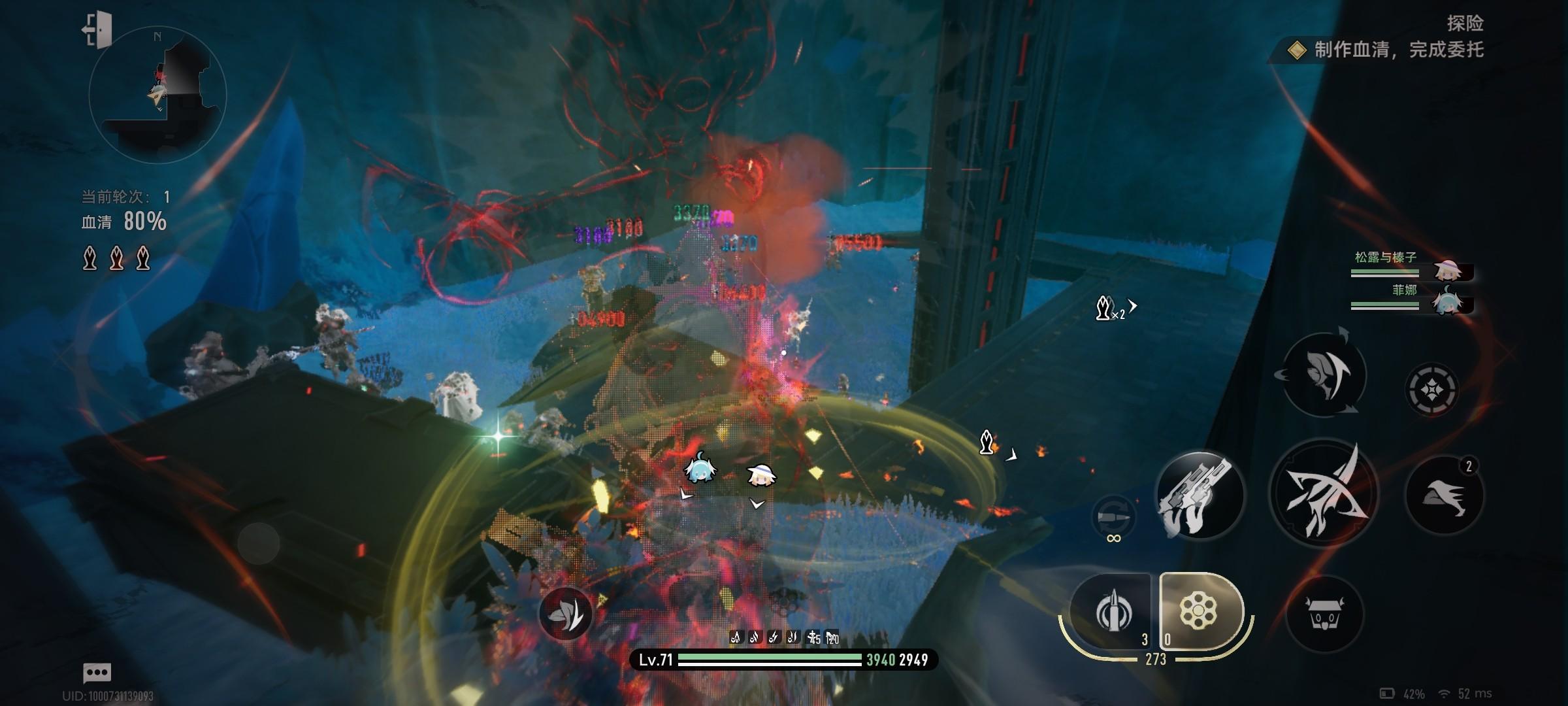Screen dimensions: 1568x706
Task: Select teammate 菲娜 in party list
Action: click(x=1411, y=298)
